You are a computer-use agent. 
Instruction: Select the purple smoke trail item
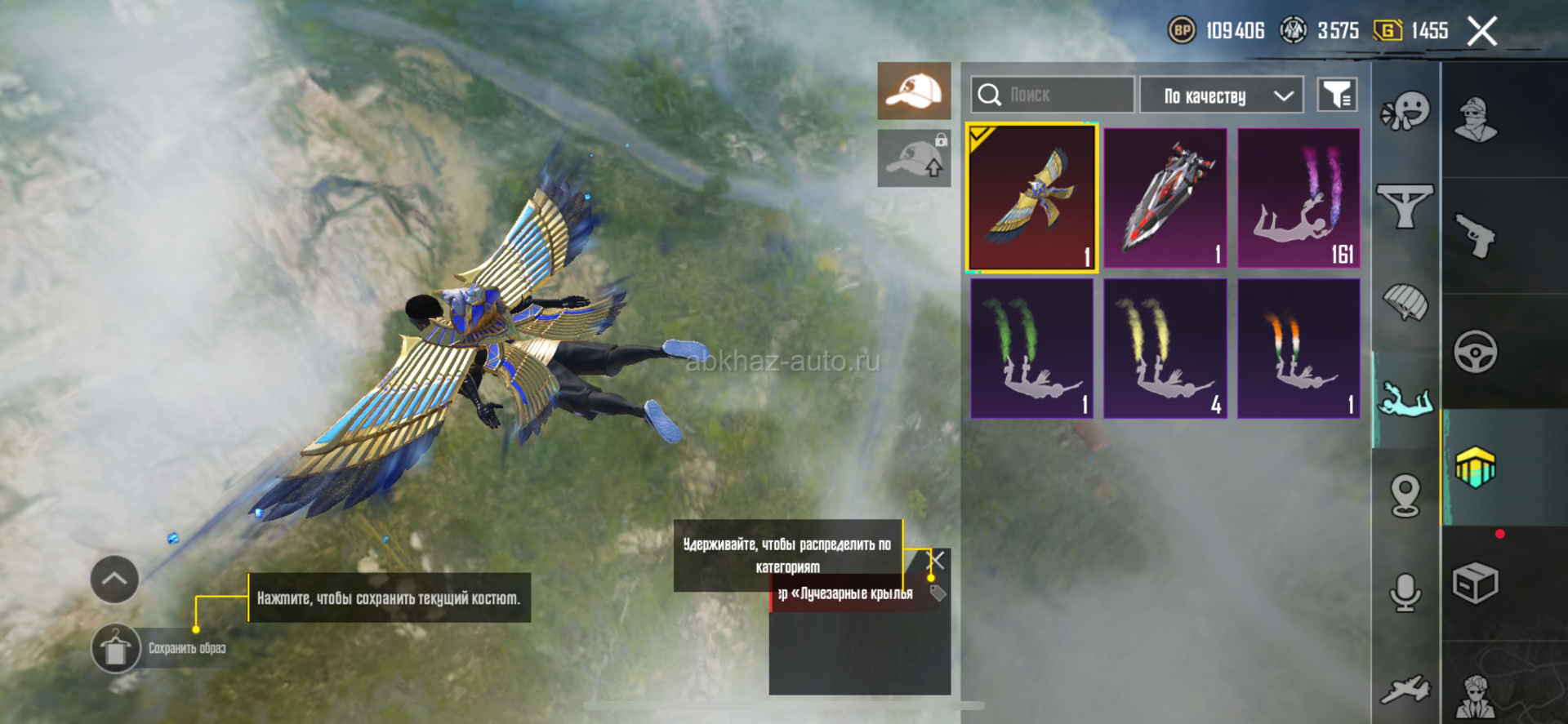pos(1298,197)
